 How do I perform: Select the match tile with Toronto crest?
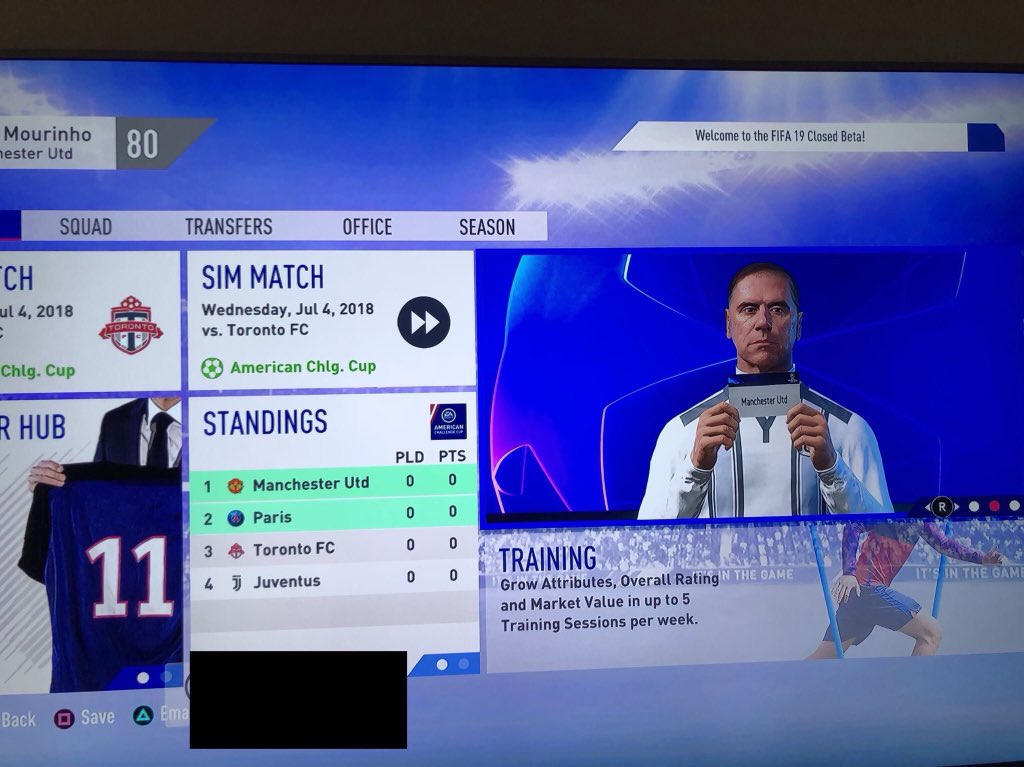coord(90,322)
